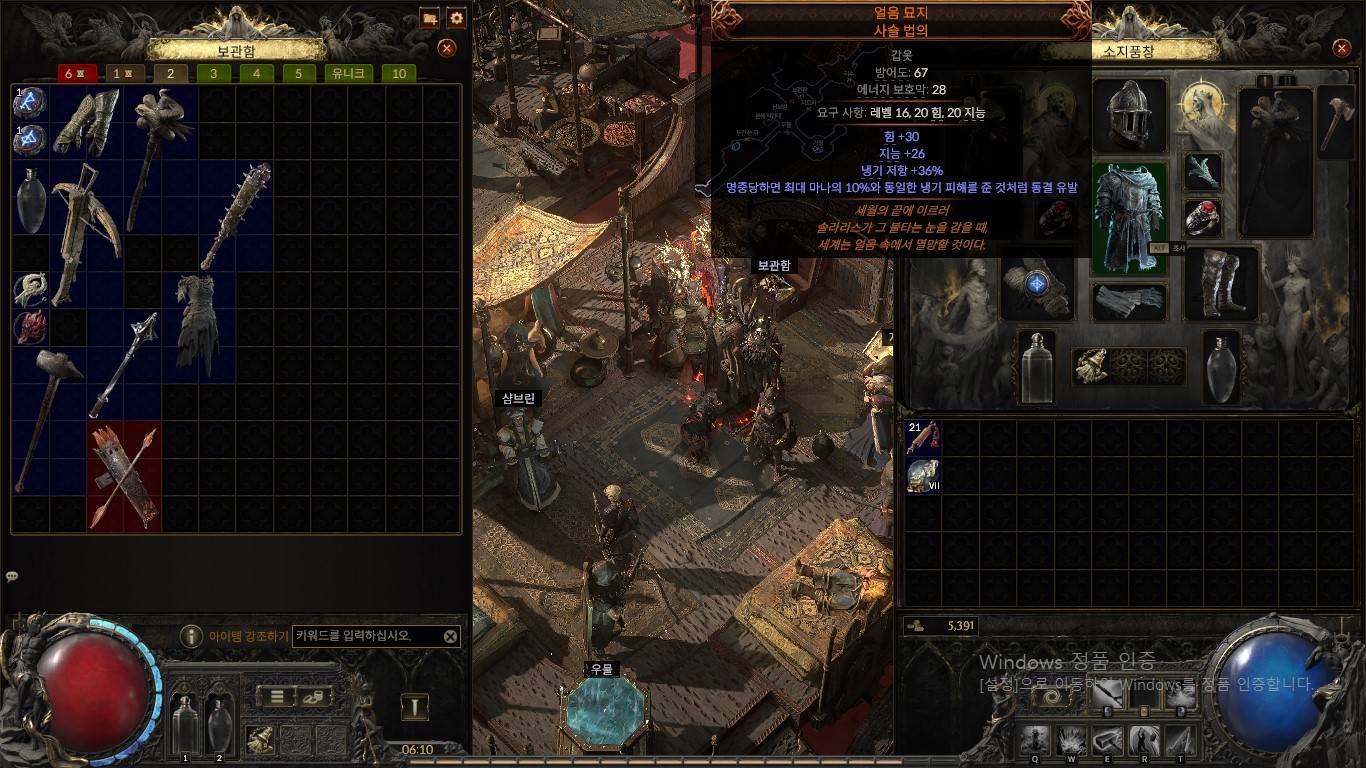The image size is (1366, 768).
Task: Open stash tab labeled 10
Action: pyautogui.click(x=398, y=73)
